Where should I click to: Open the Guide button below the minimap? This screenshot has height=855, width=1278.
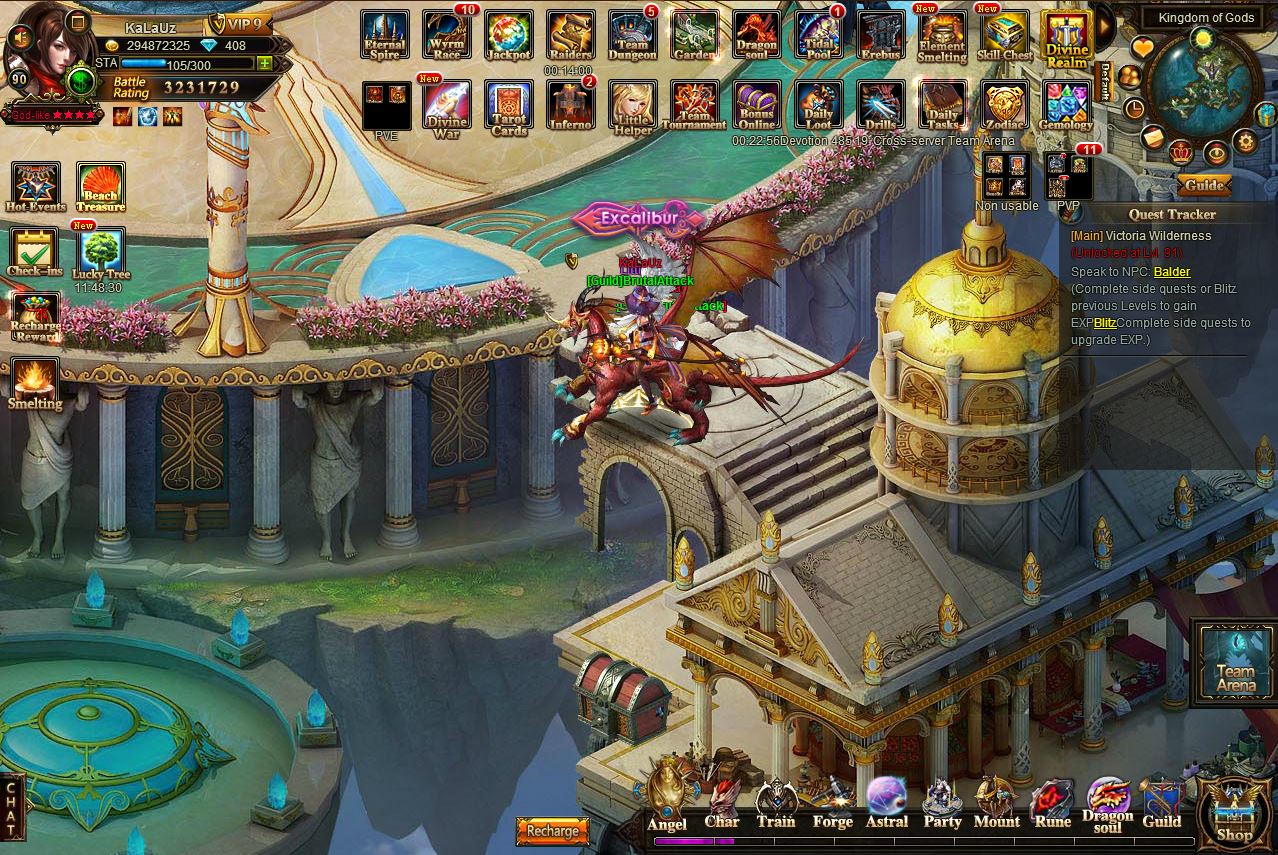pyautogui.click(x=1204, y=185)
